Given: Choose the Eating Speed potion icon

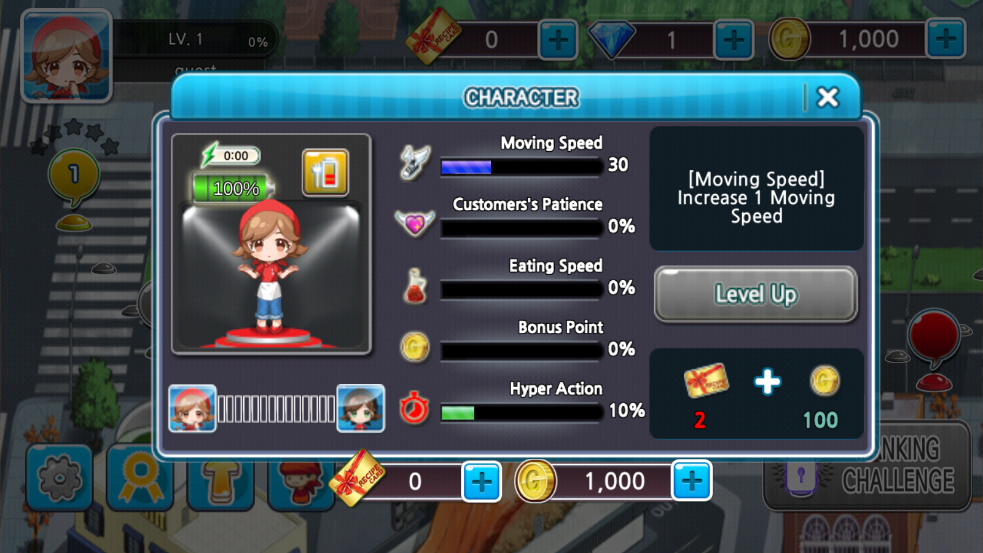Looking at the screenshot, I should tap(414, 286).
